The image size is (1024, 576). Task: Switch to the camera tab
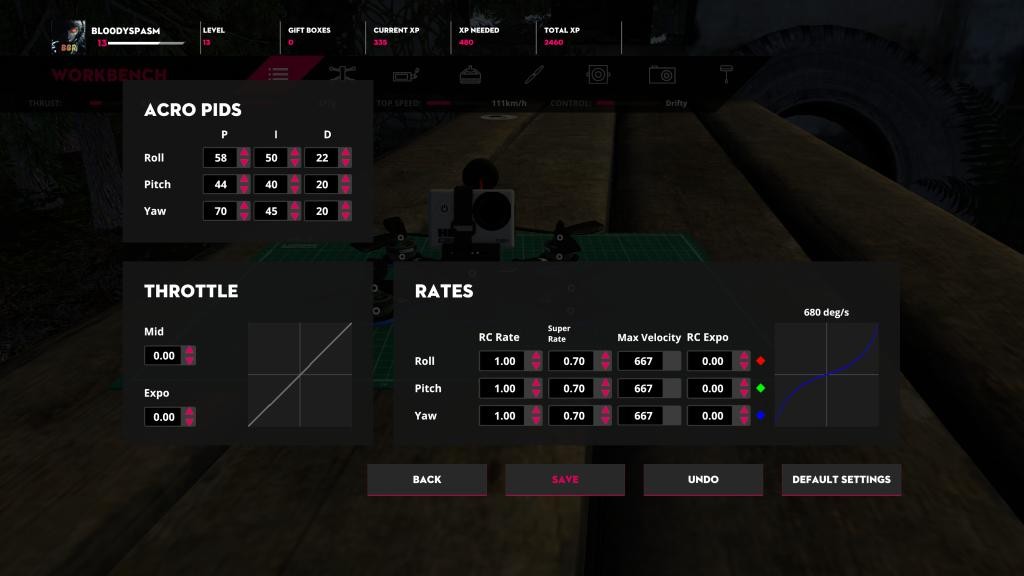pyautogui.click(x=661, y=74)
